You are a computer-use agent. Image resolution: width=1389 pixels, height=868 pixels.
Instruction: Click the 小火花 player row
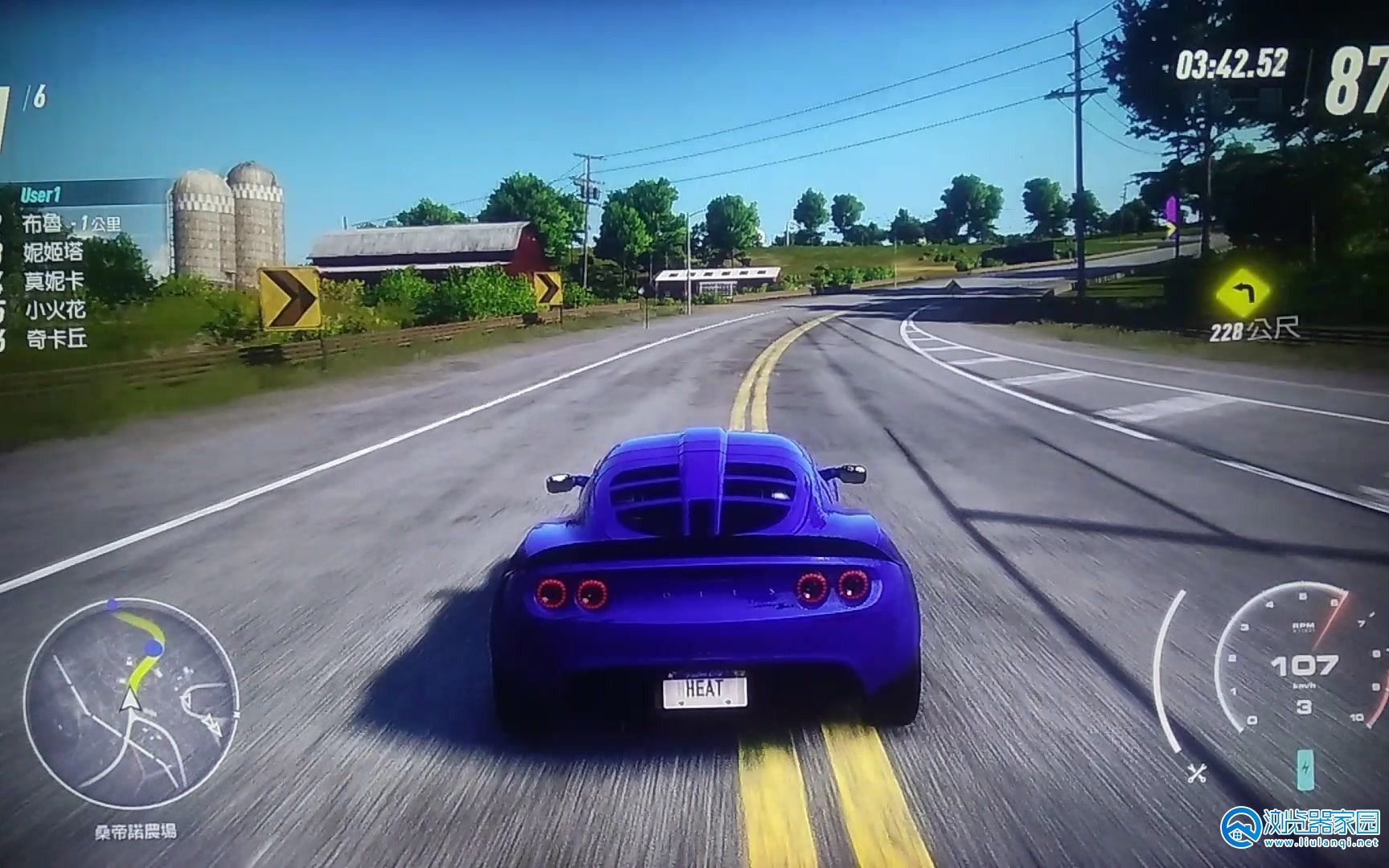55,309
